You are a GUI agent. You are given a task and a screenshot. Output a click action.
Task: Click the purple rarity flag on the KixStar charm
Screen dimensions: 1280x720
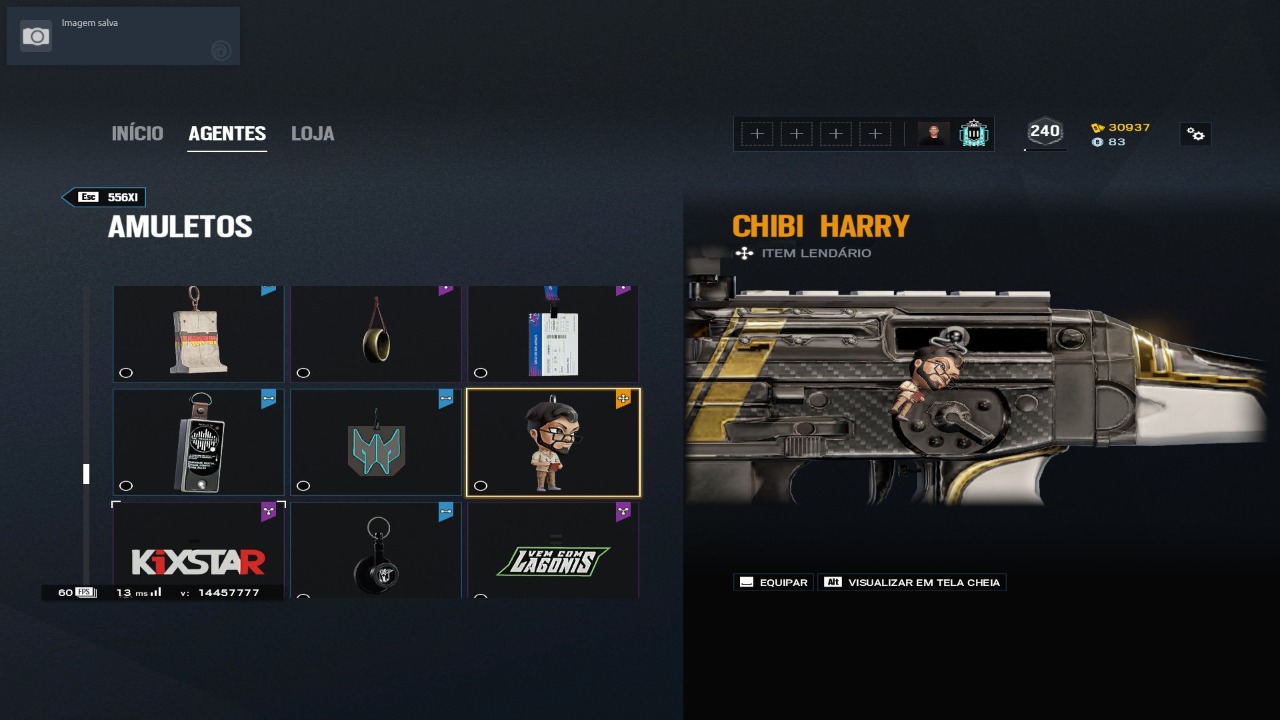coord(266,509)
